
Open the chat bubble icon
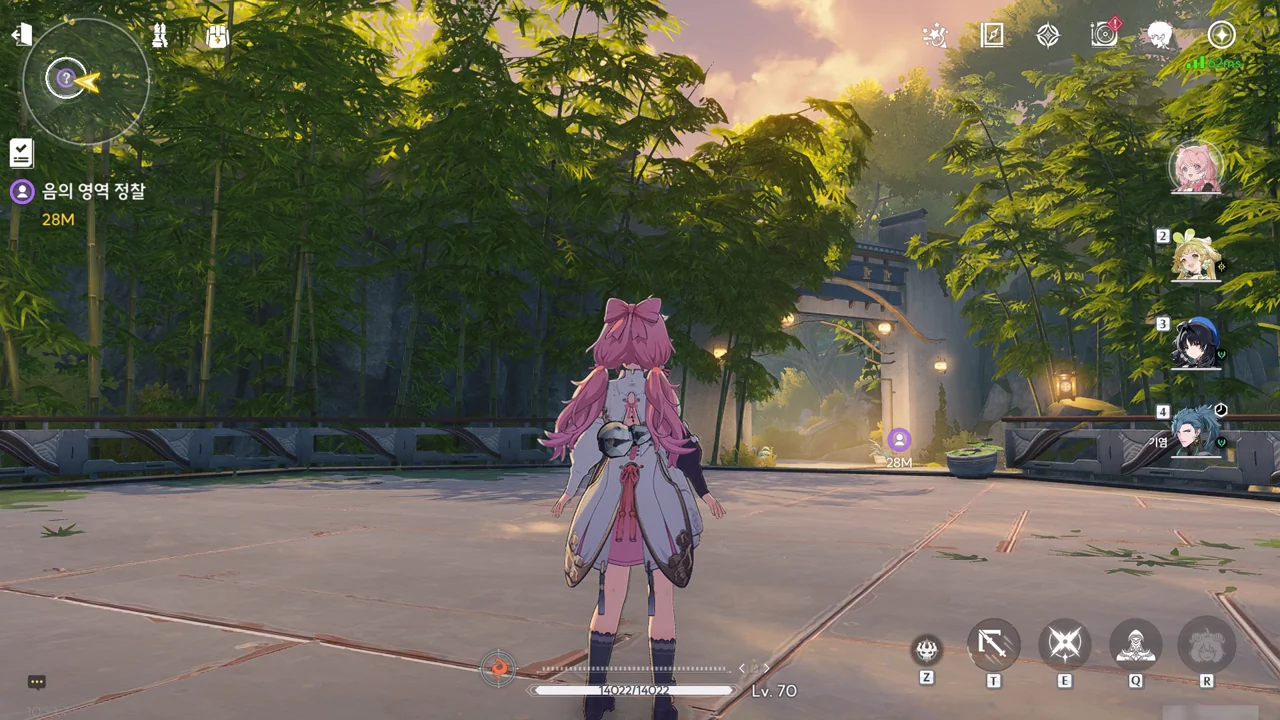(x=37, y=682)
